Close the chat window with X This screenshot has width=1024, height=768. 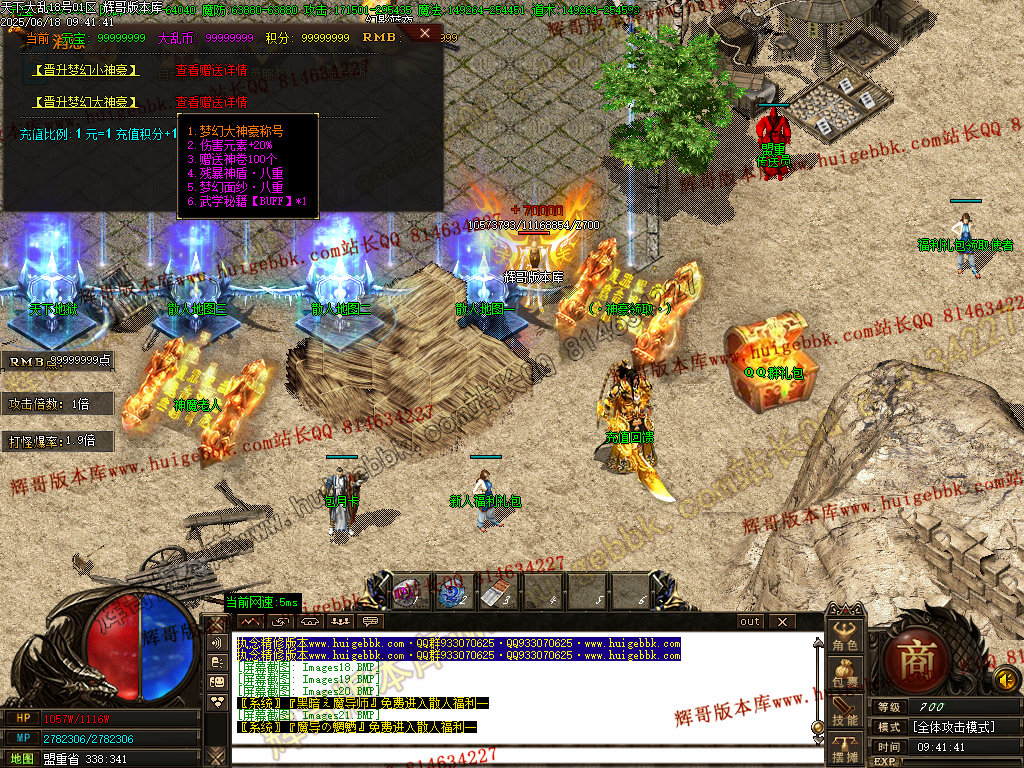pyautogui.click(x=782, y=621)
